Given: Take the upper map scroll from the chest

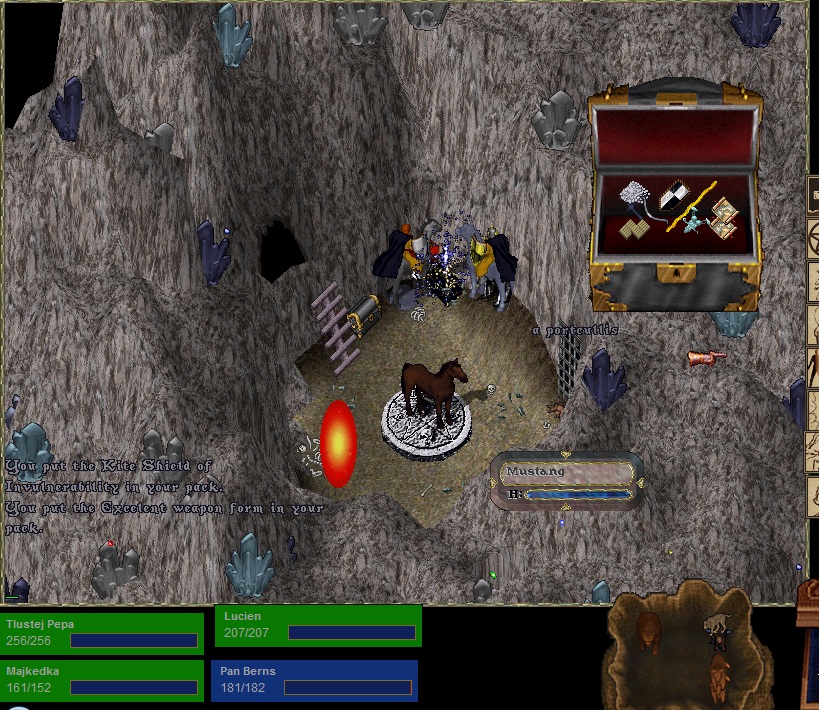Looking at the screenshot, I should 722,211.
